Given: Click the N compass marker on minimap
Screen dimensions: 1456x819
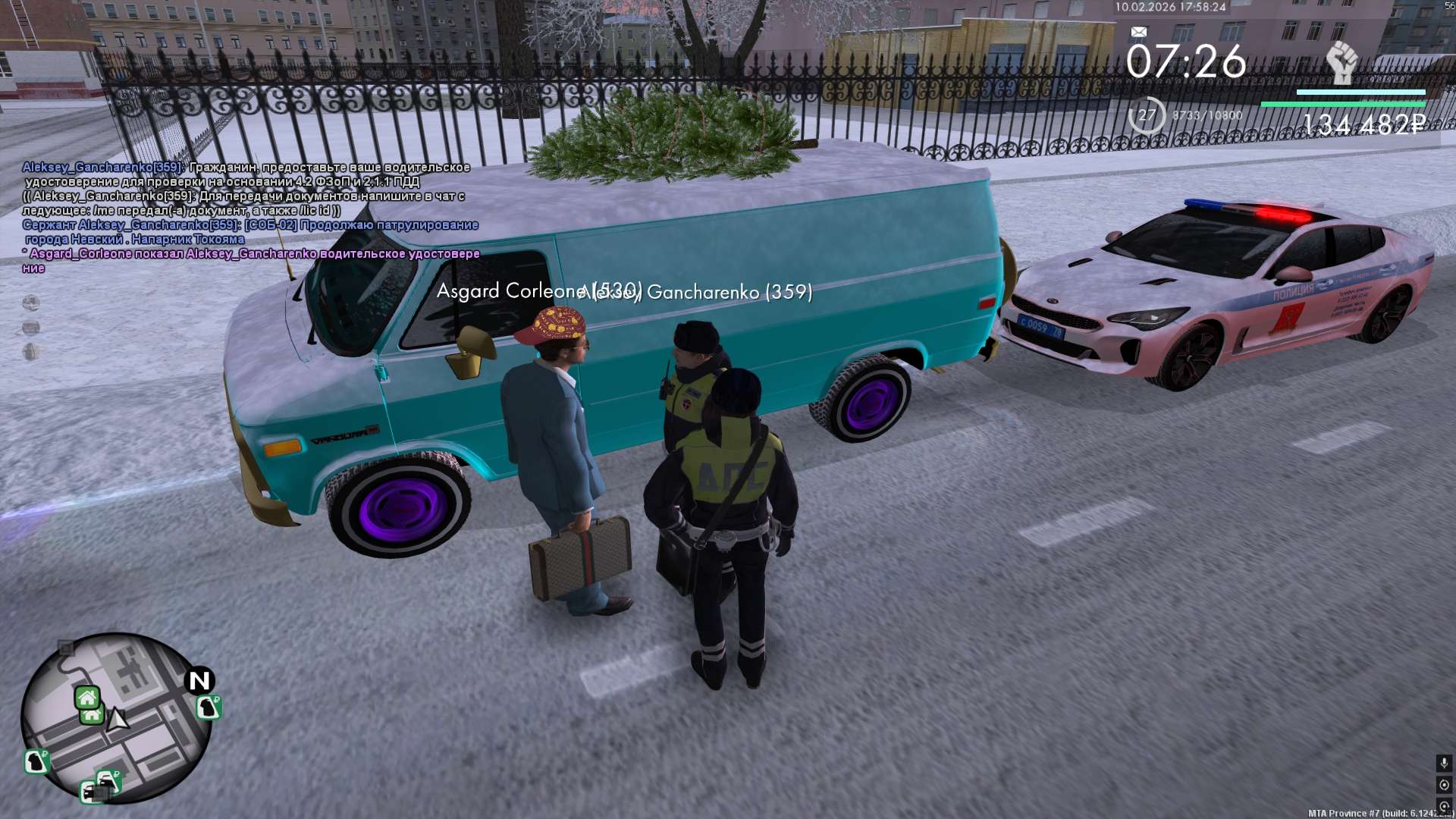Looking at the screenshot, I should tap(199, 680).
